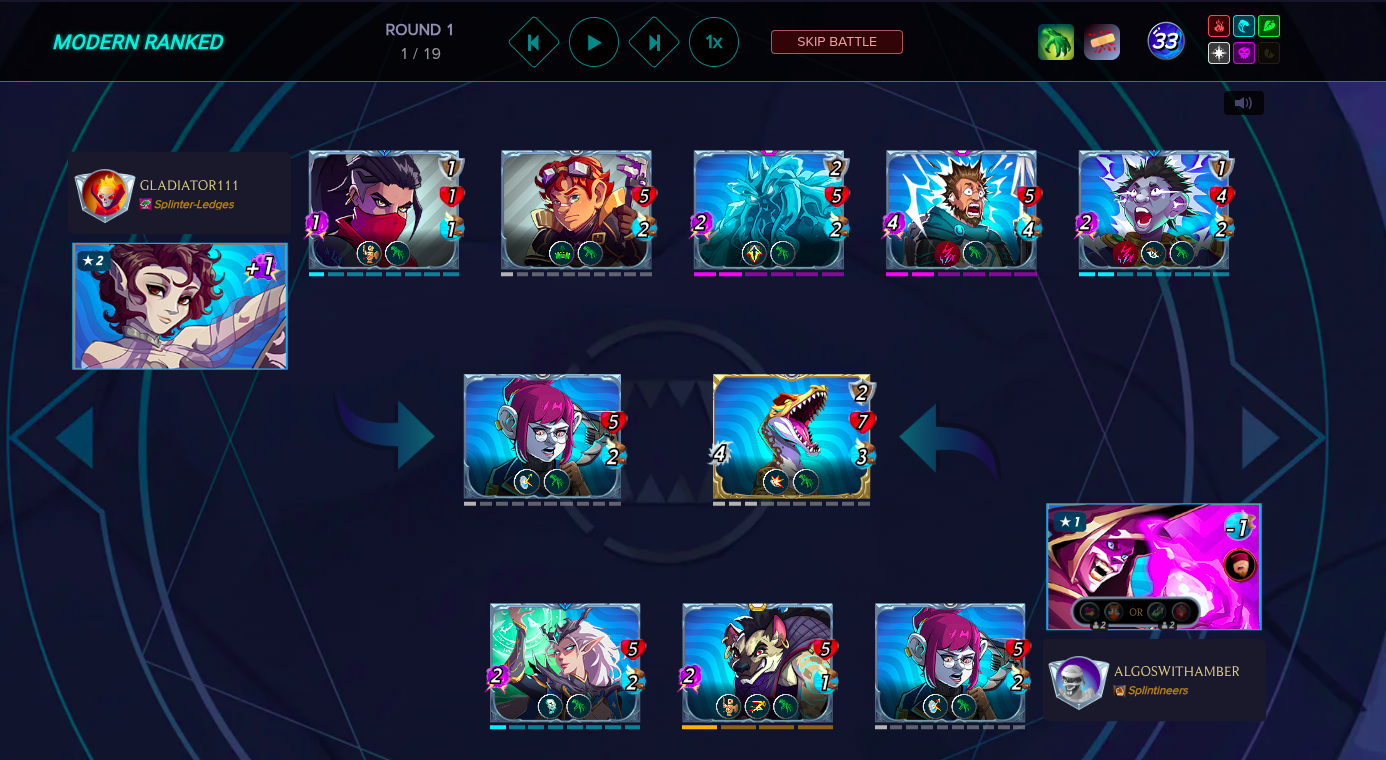Screen dimensions: 1386x760
Task: Inspect the blue water elemental card
Action: click(769, 212)
